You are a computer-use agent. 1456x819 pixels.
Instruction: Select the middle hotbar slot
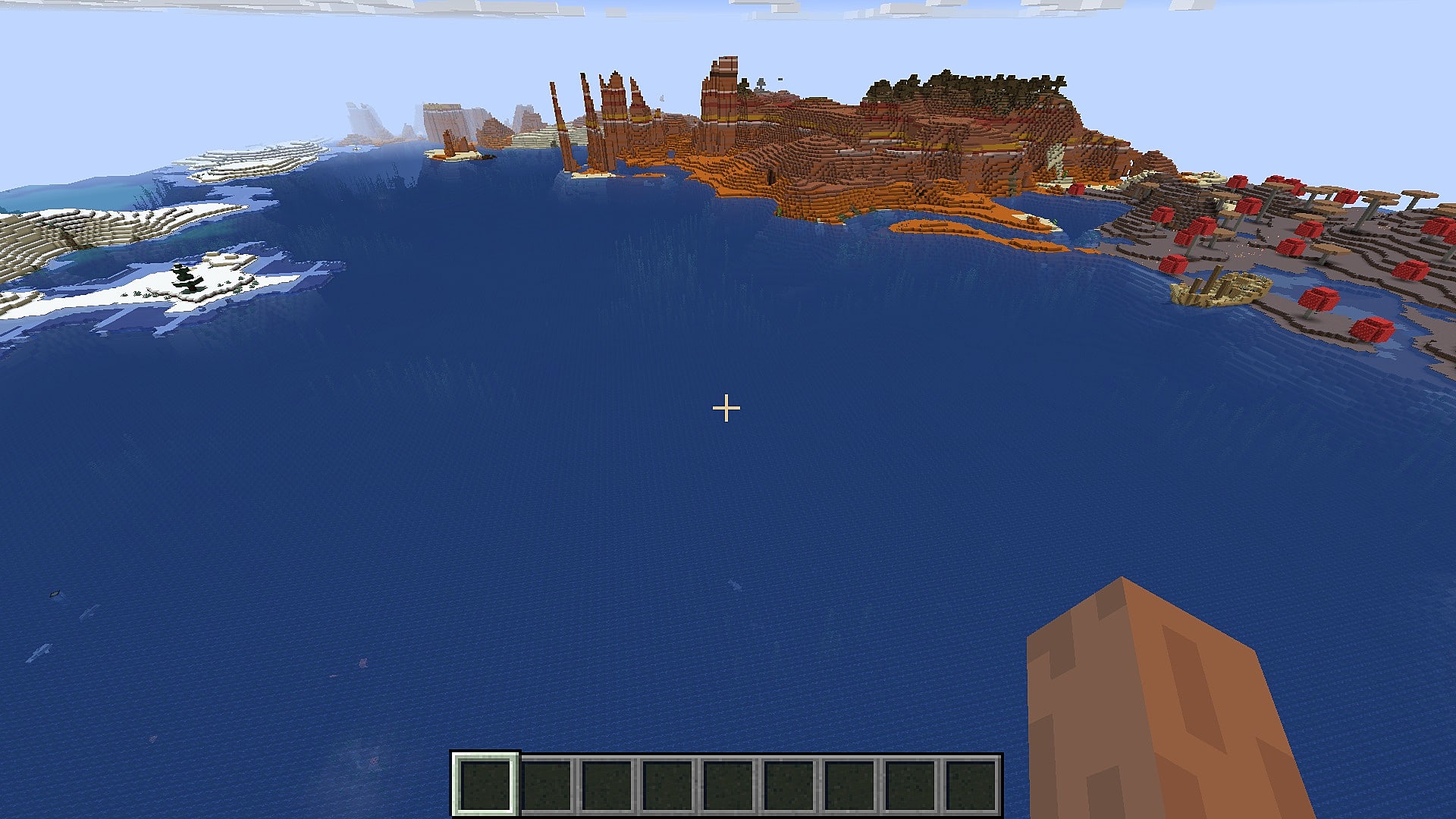tap(728, 781)
